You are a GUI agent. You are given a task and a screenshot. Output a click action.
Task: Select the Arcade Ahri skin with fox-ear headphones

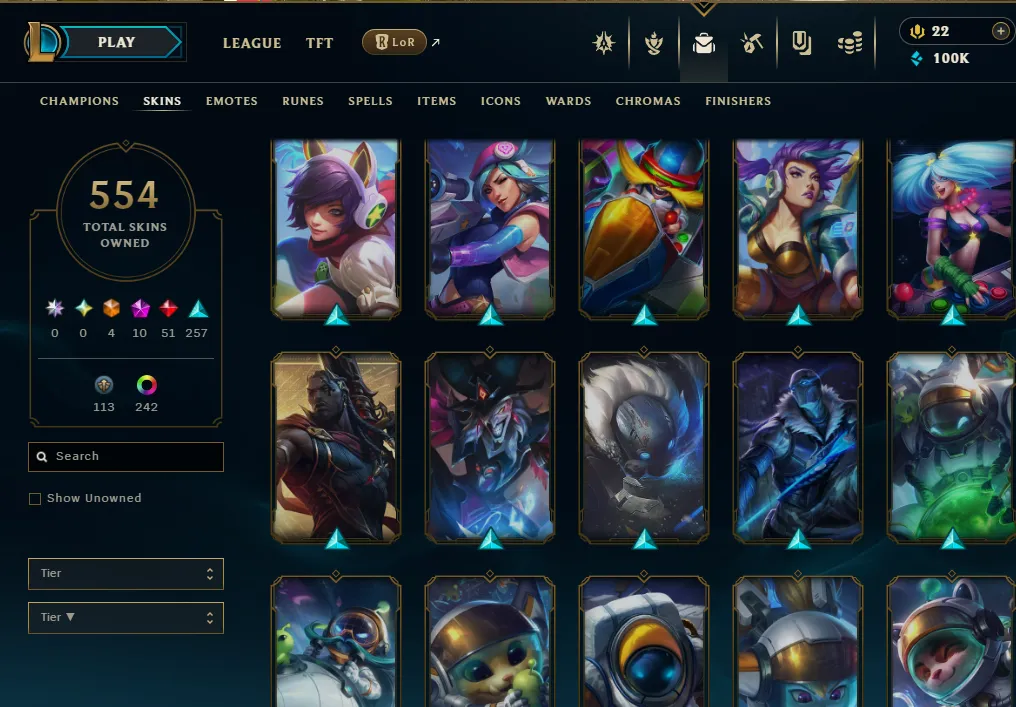(x=335, y=228)
